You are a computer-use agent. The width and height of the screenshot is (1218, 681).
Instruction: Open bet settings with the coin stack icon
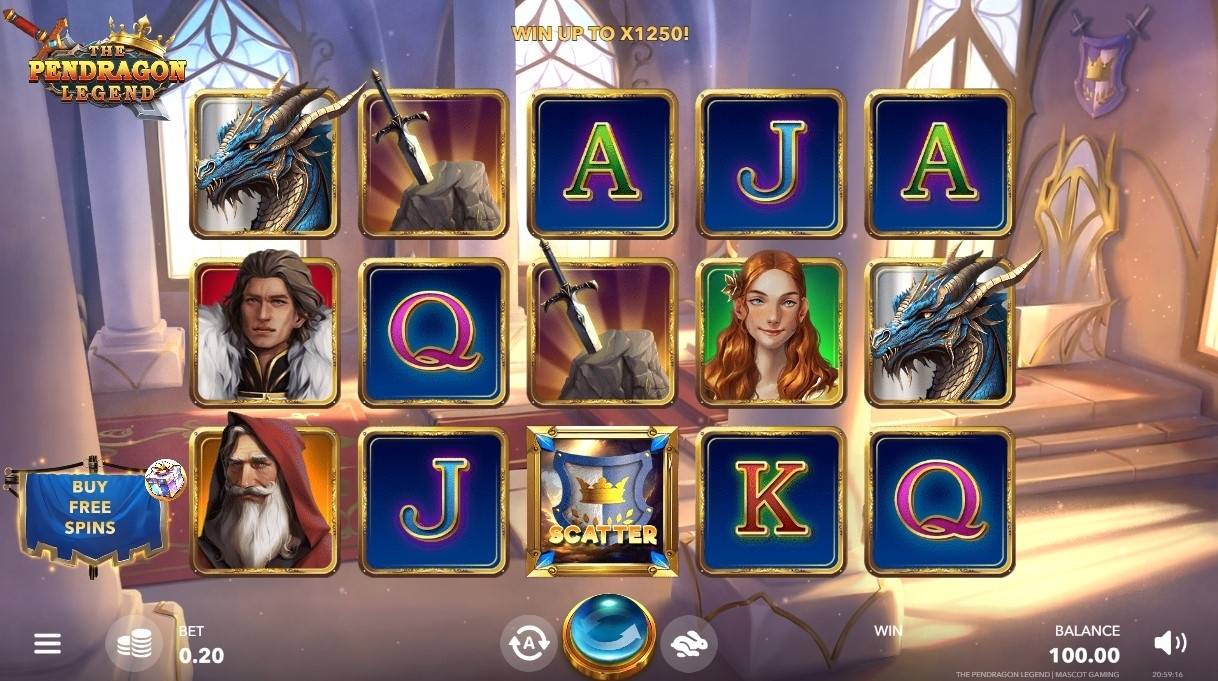pyautogui.click(x=134, y=644)
